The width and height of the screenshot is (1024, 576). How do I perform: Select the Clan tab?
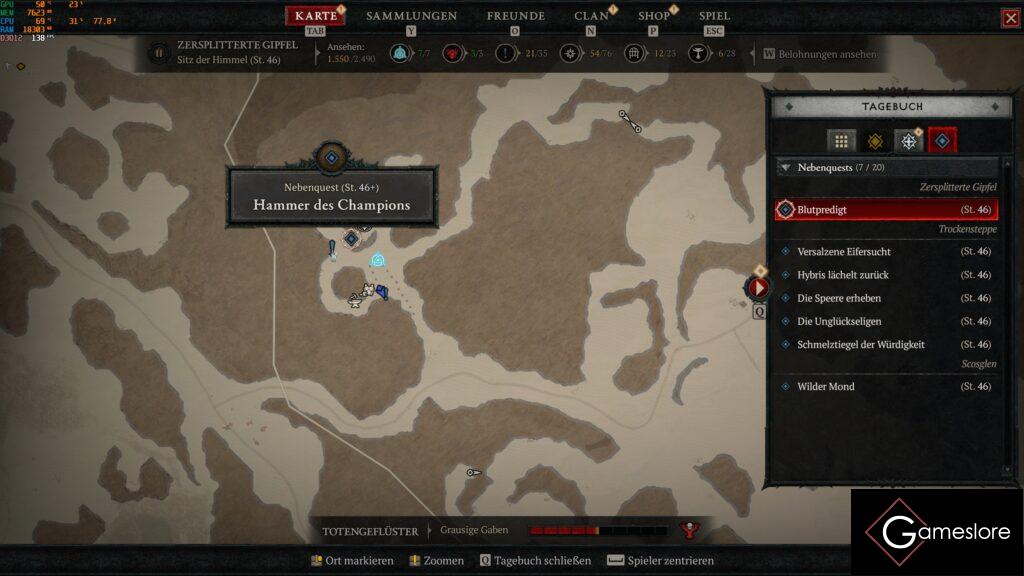pyautogui.click(x=591, y=16)
